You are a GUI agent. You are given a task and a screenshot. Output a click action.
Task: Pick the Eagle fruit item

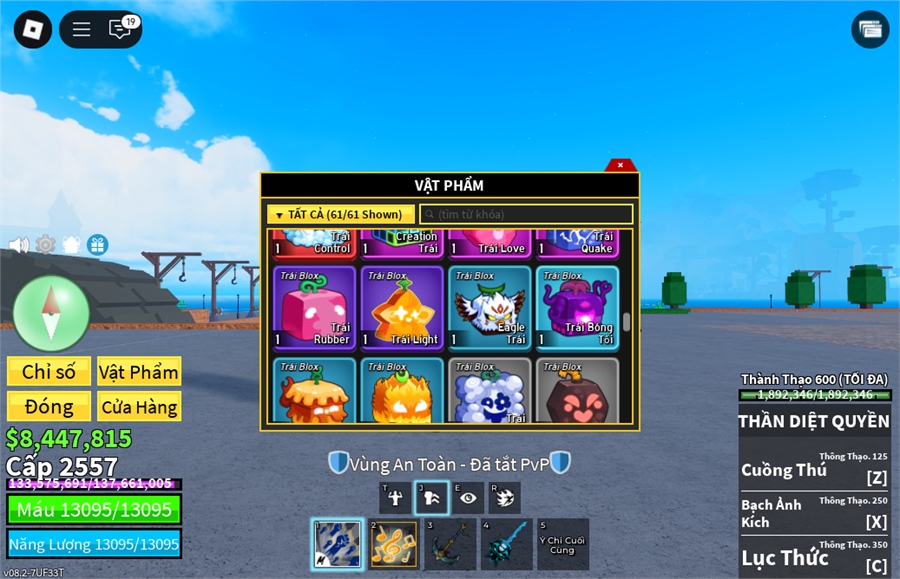tap(490, 307)
